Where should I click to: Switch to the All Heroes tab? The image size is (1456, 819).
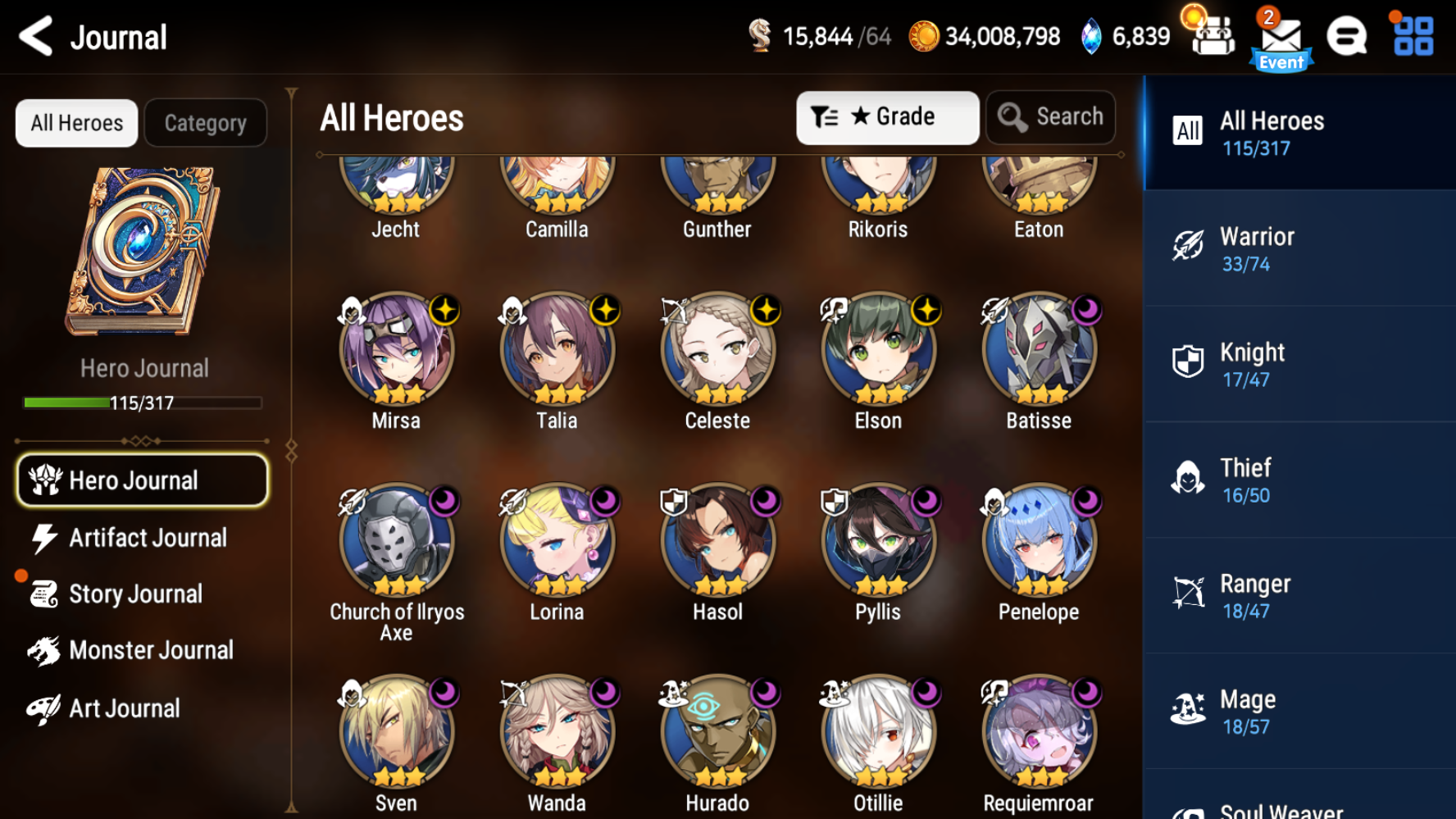click(x=76, y=122)
